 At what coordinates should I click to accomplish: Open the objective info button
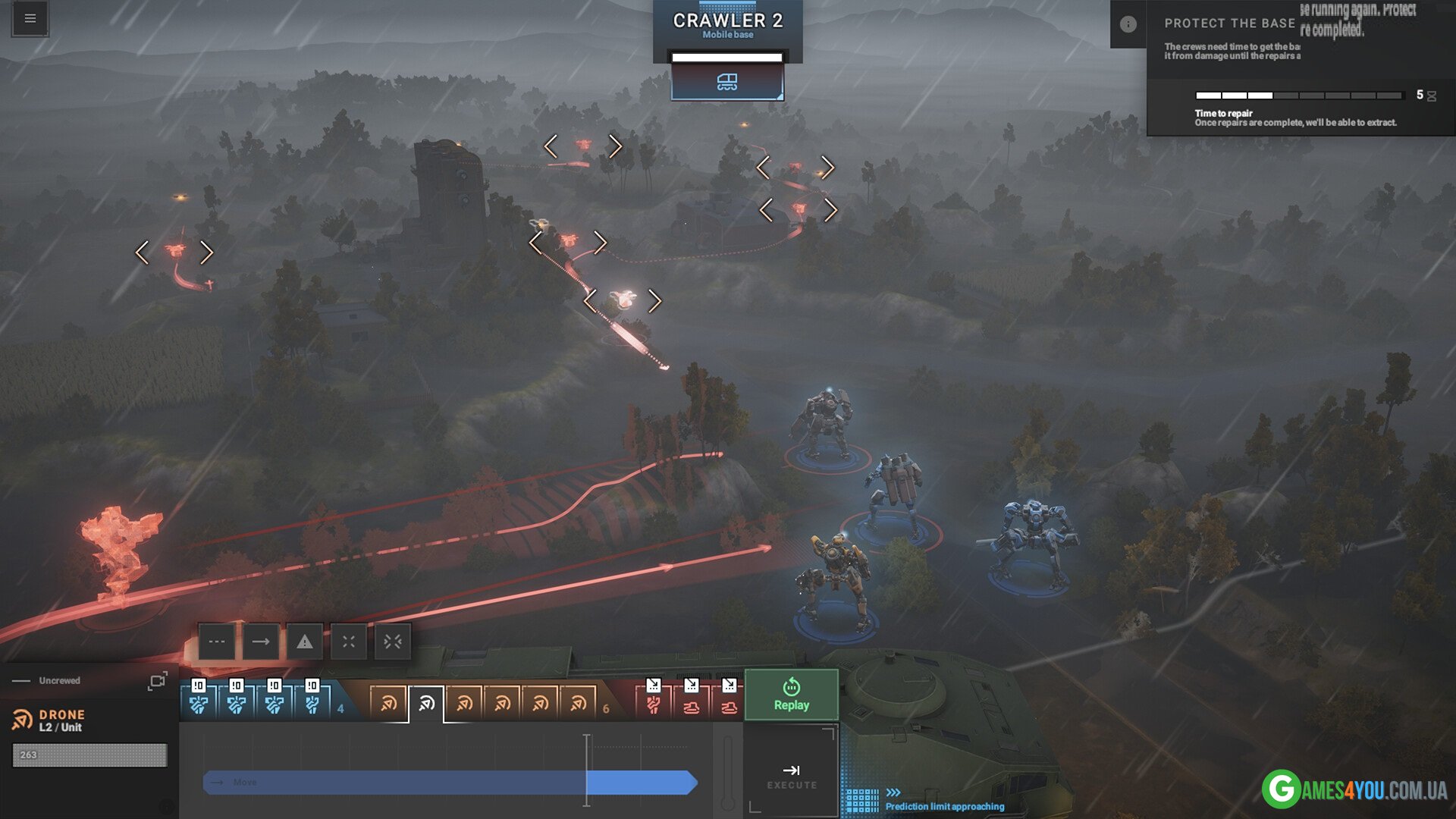[x=1128, y=24]
